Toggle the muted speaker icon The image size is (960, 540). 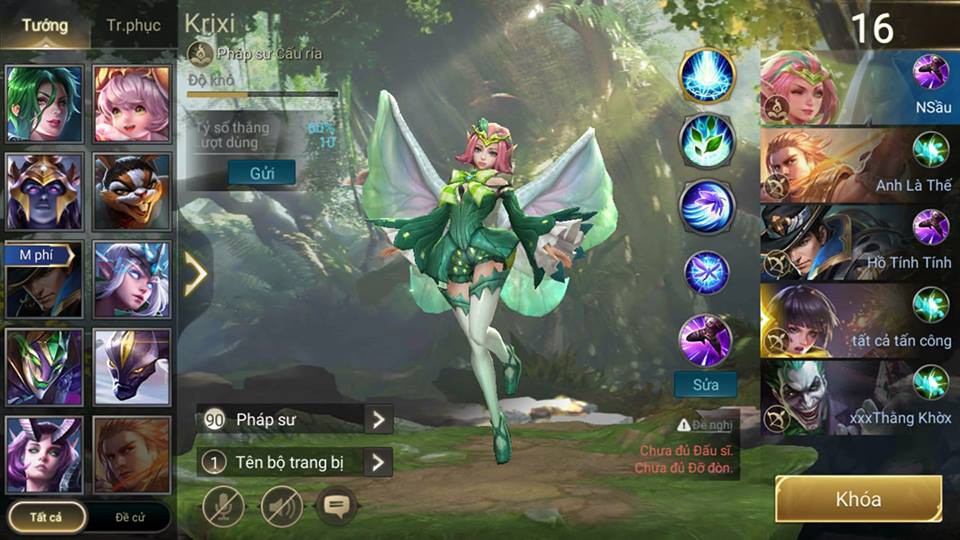click(x=282, y=506)
